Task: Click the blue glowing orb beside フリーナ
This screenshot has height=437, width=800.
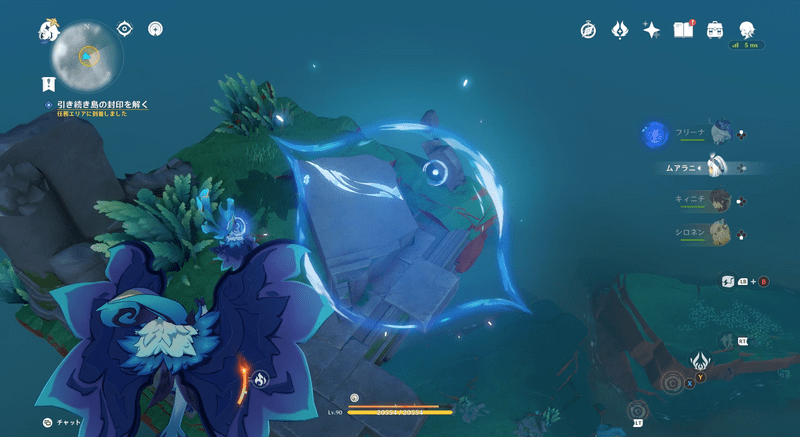Action: tap(655, 133)
